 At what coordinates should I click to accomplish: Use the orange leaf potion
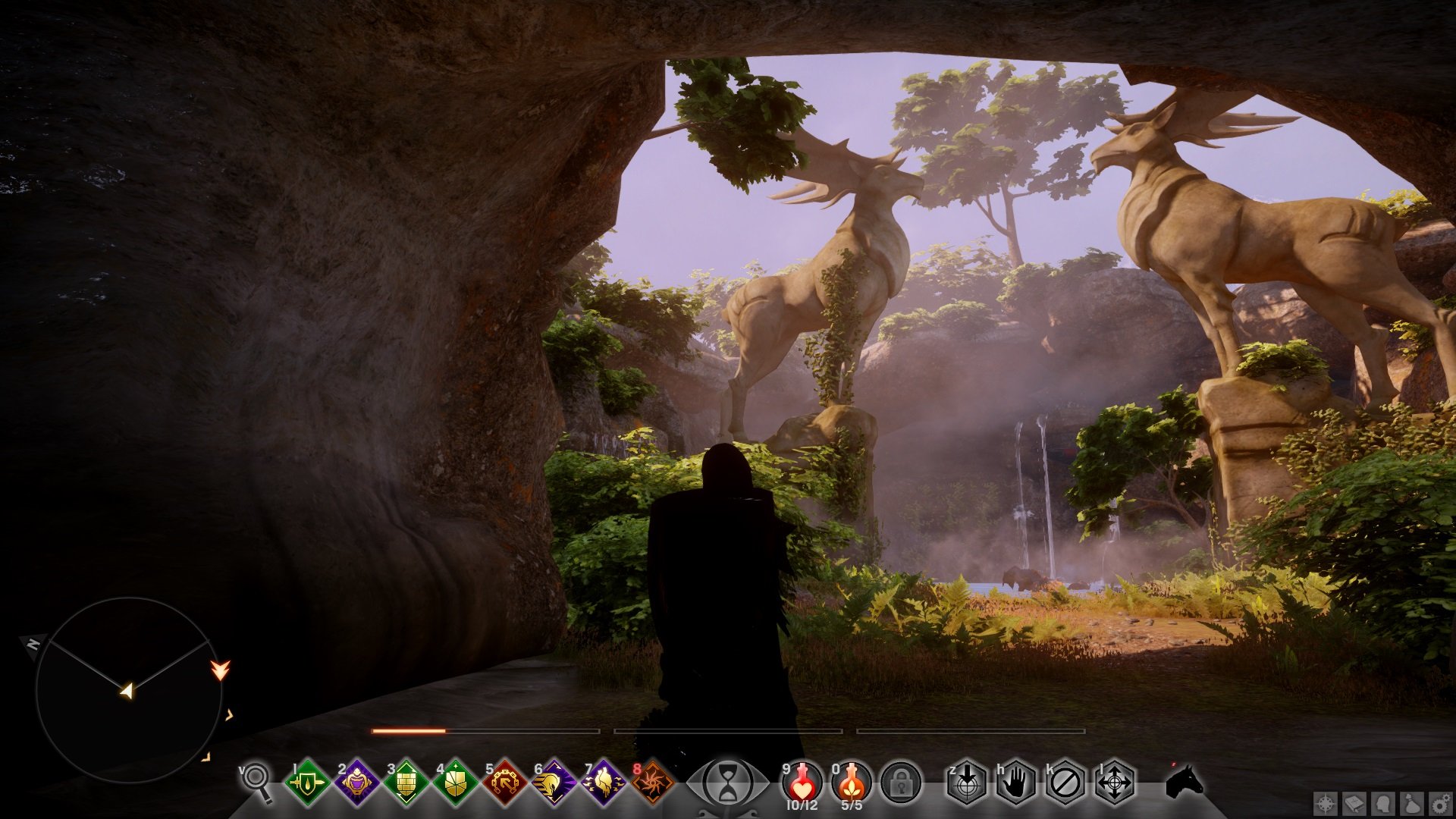pos(852,781)
